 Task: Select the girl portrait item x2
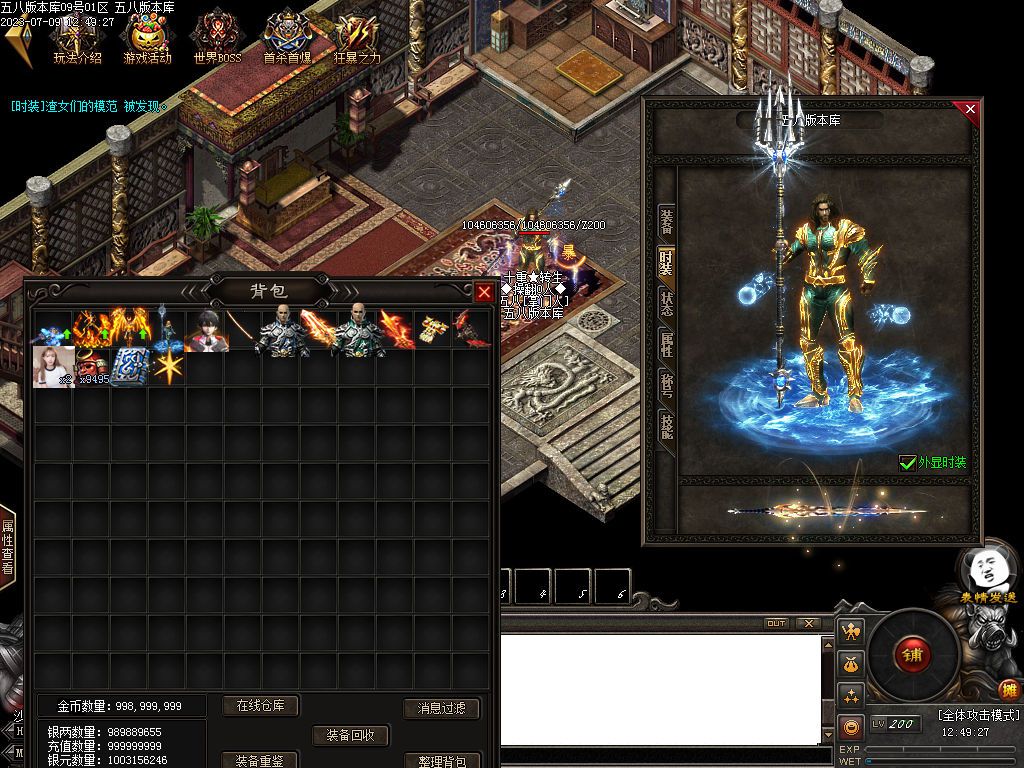pos(51,366)
